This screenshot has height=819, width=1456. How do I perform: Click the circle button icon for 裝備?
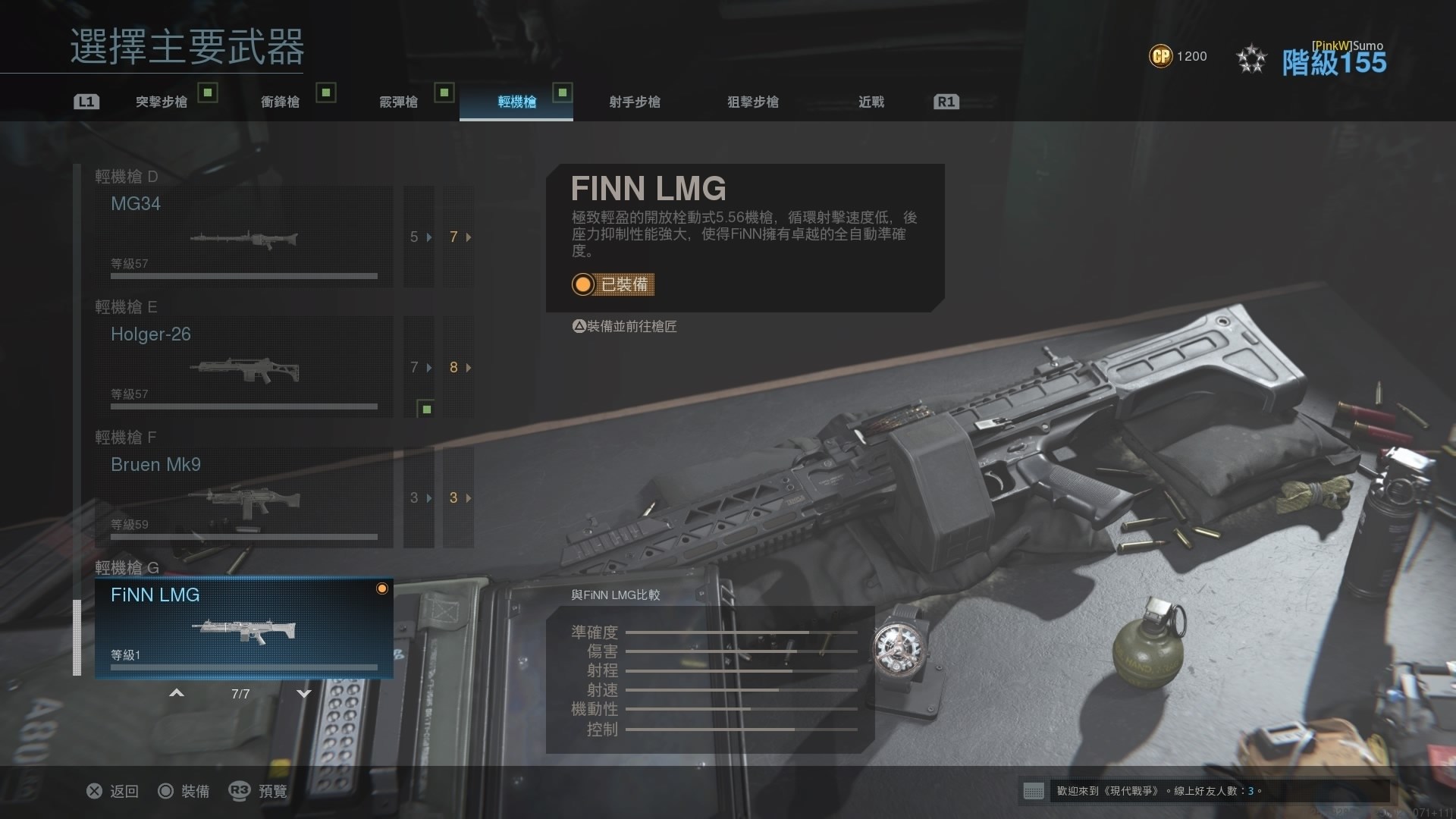pyautogui.click(x=166, y=791)
